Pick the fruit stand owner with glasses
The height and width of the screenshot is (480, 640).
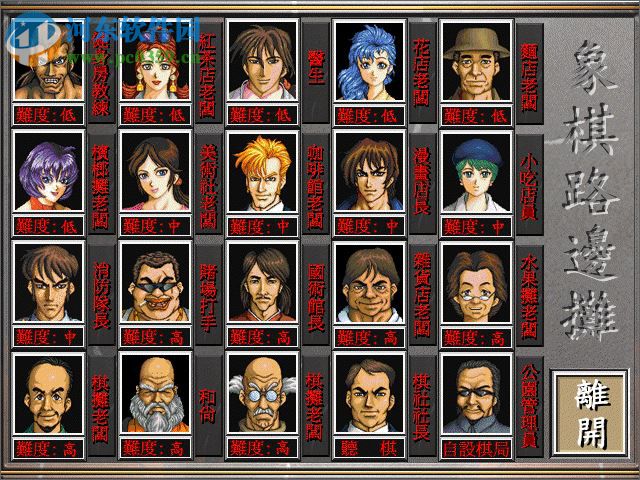click(x=476, y=283)
